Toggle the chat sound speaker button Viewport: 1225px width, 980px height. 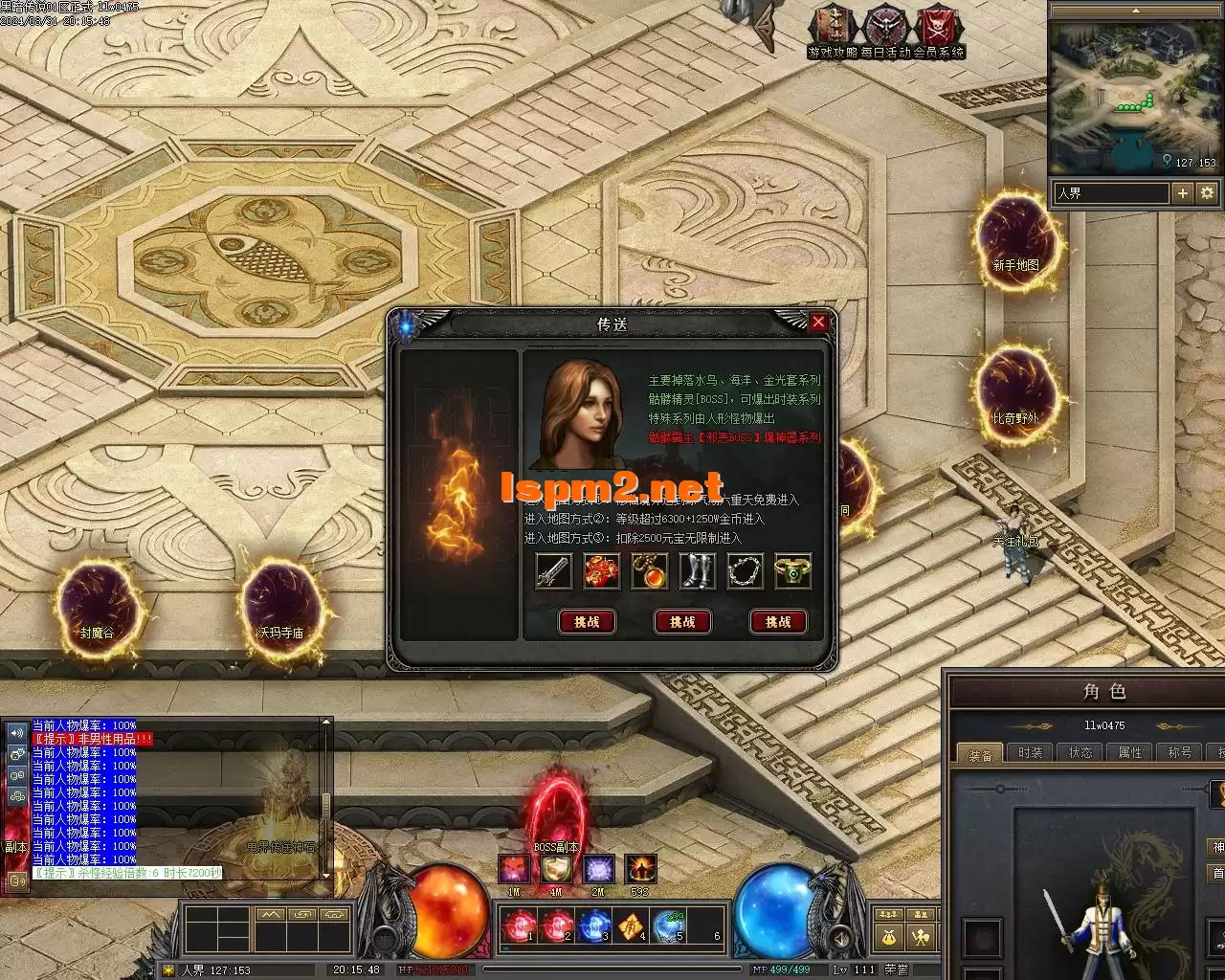[16, 733]
